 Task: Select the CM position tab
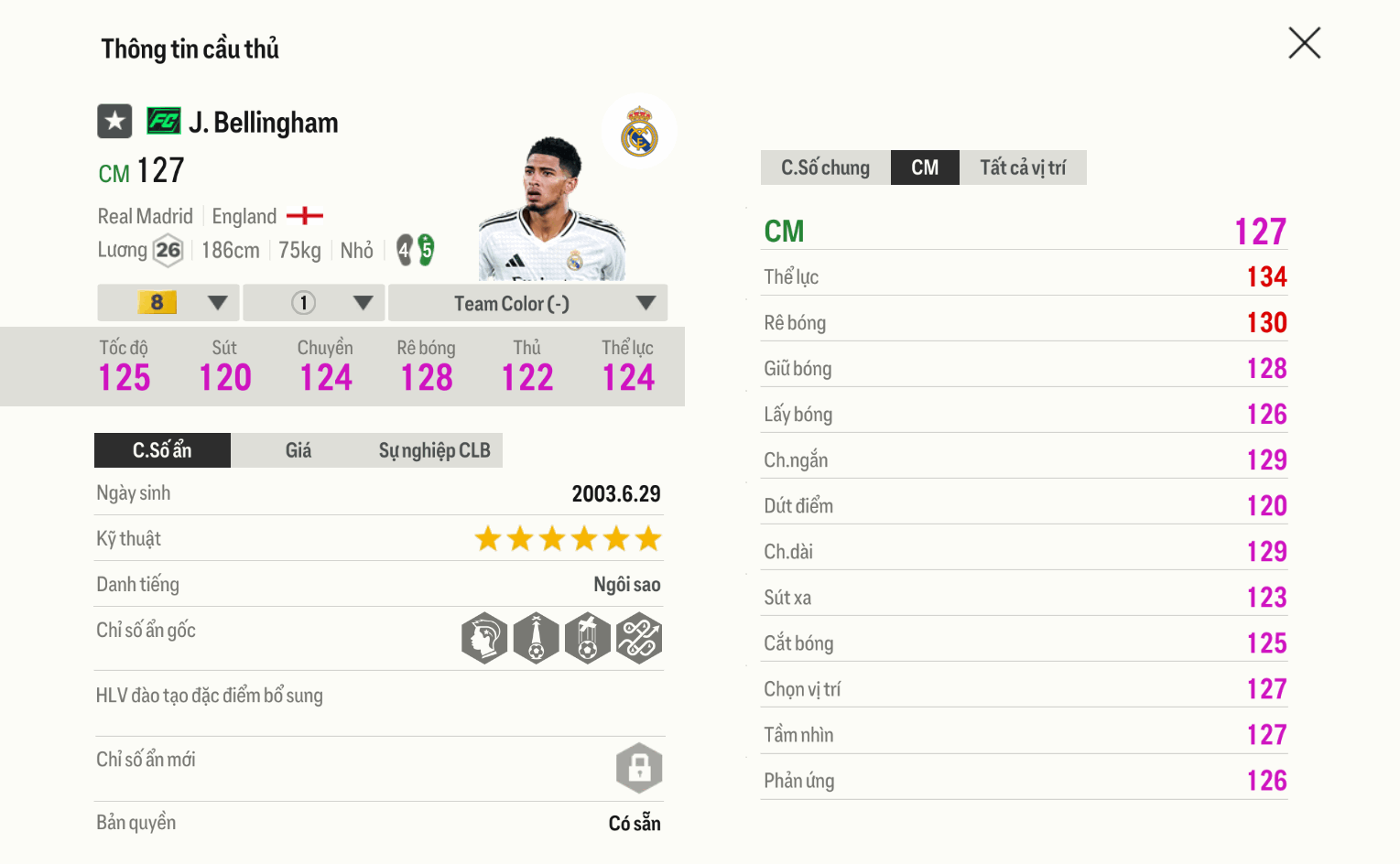pyautogui.click(x=925, y=167)
